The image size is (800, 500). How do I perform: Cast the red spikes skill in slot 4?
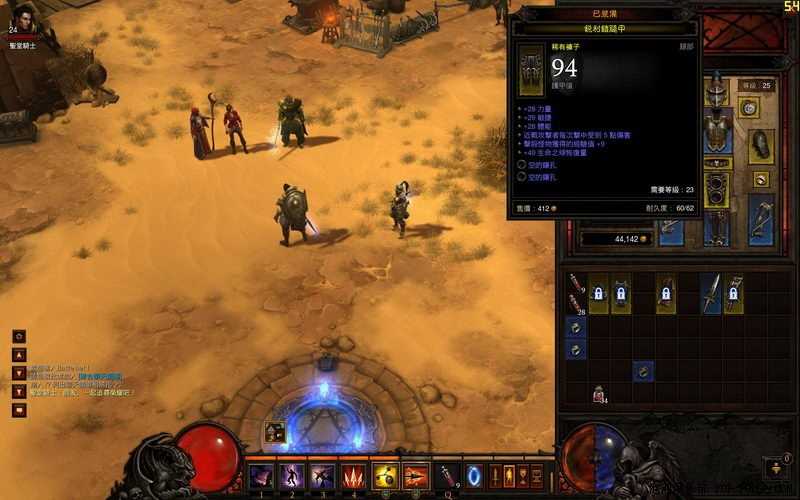point(354,476)
